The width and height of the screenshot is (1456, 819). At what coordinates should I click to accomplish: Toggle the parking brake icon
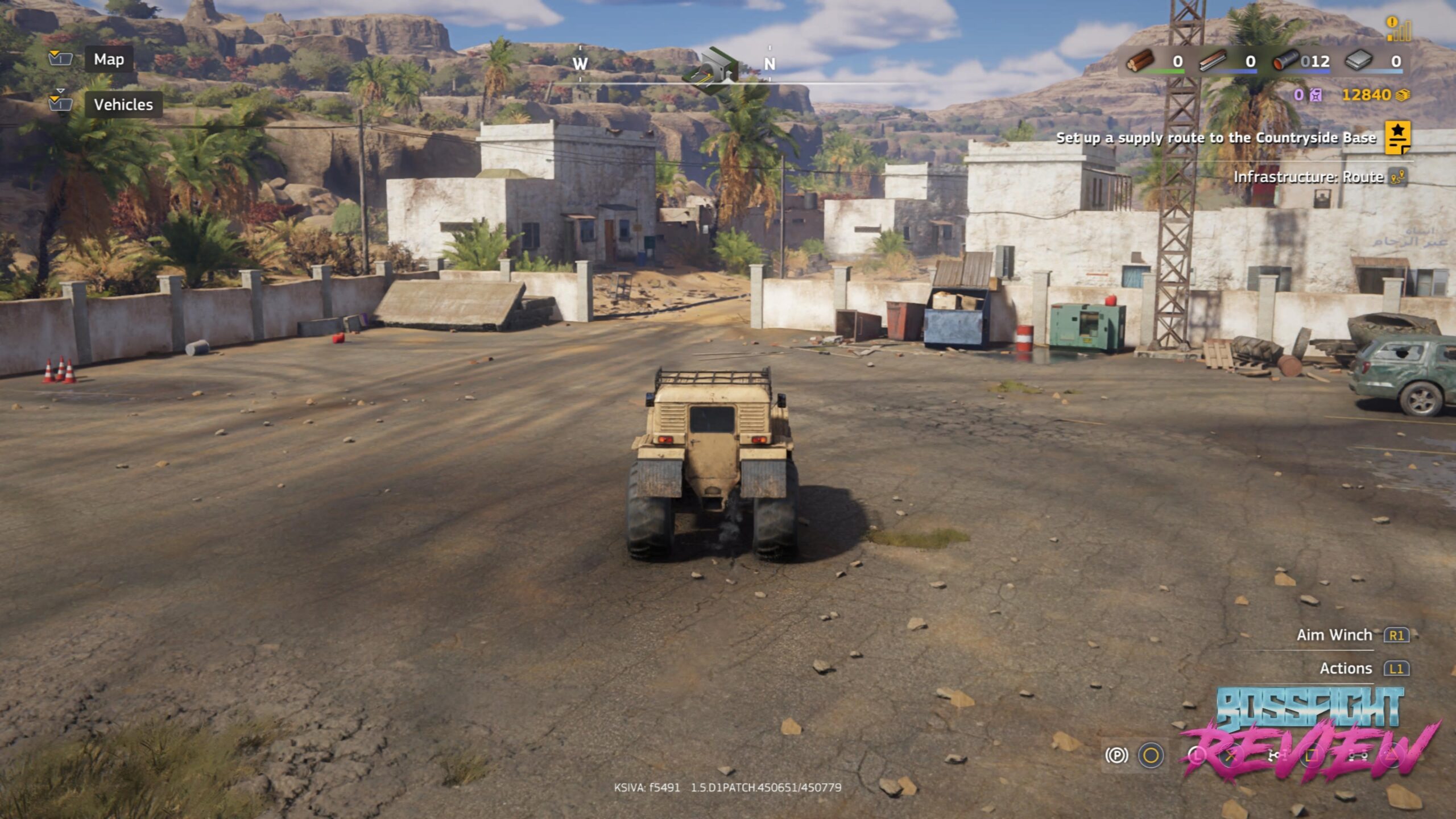point(1116,755)
